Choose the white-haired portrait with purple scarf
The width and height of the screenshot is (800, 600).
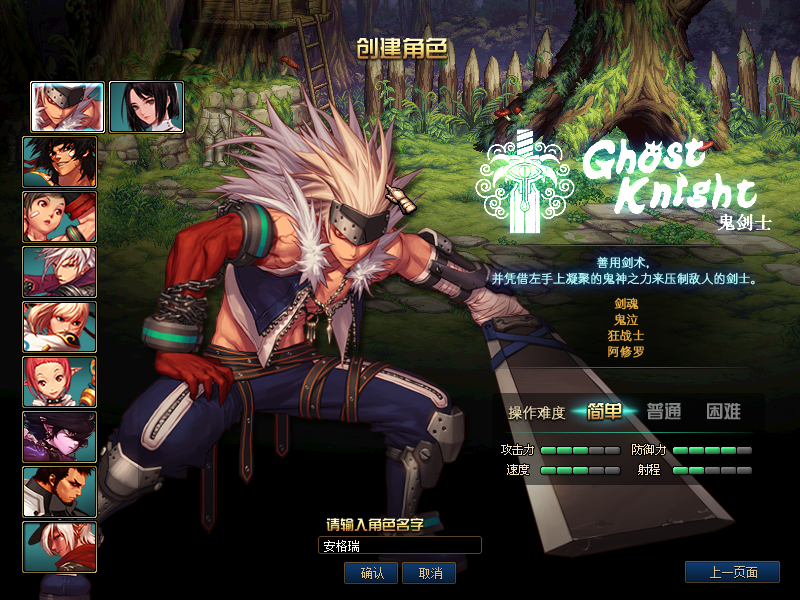pos(60,272)
